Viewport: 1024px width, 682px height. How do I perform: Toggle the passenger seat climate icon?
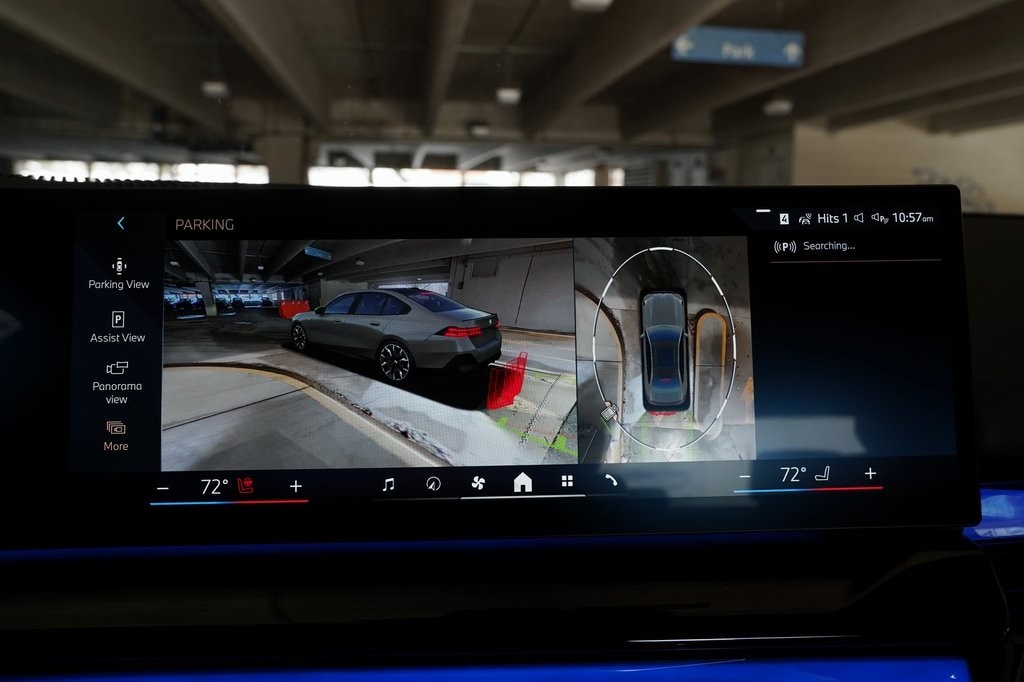(x=822, y=474)
